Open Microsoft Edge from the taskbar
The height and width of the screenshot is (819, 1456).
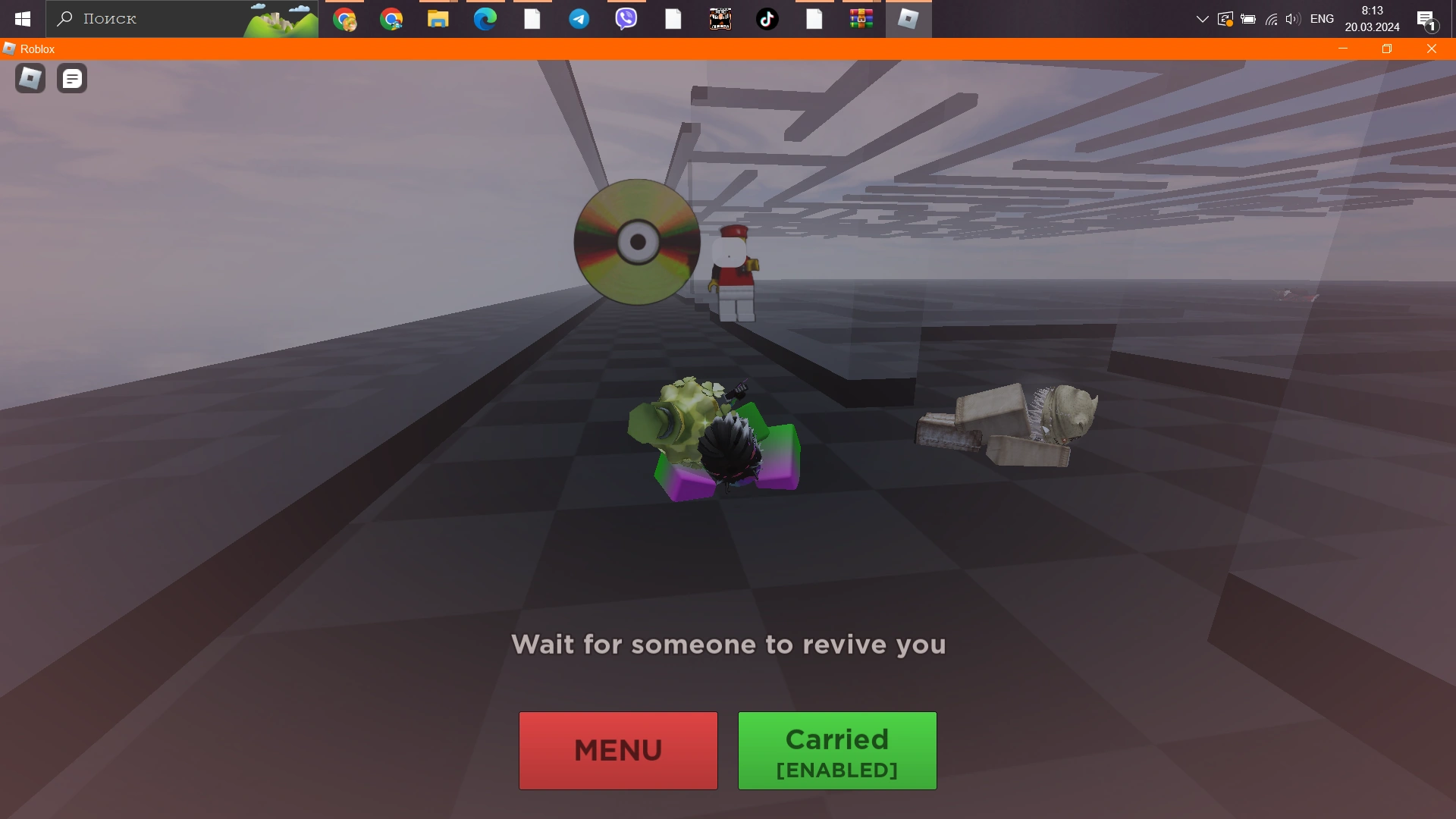485,19
